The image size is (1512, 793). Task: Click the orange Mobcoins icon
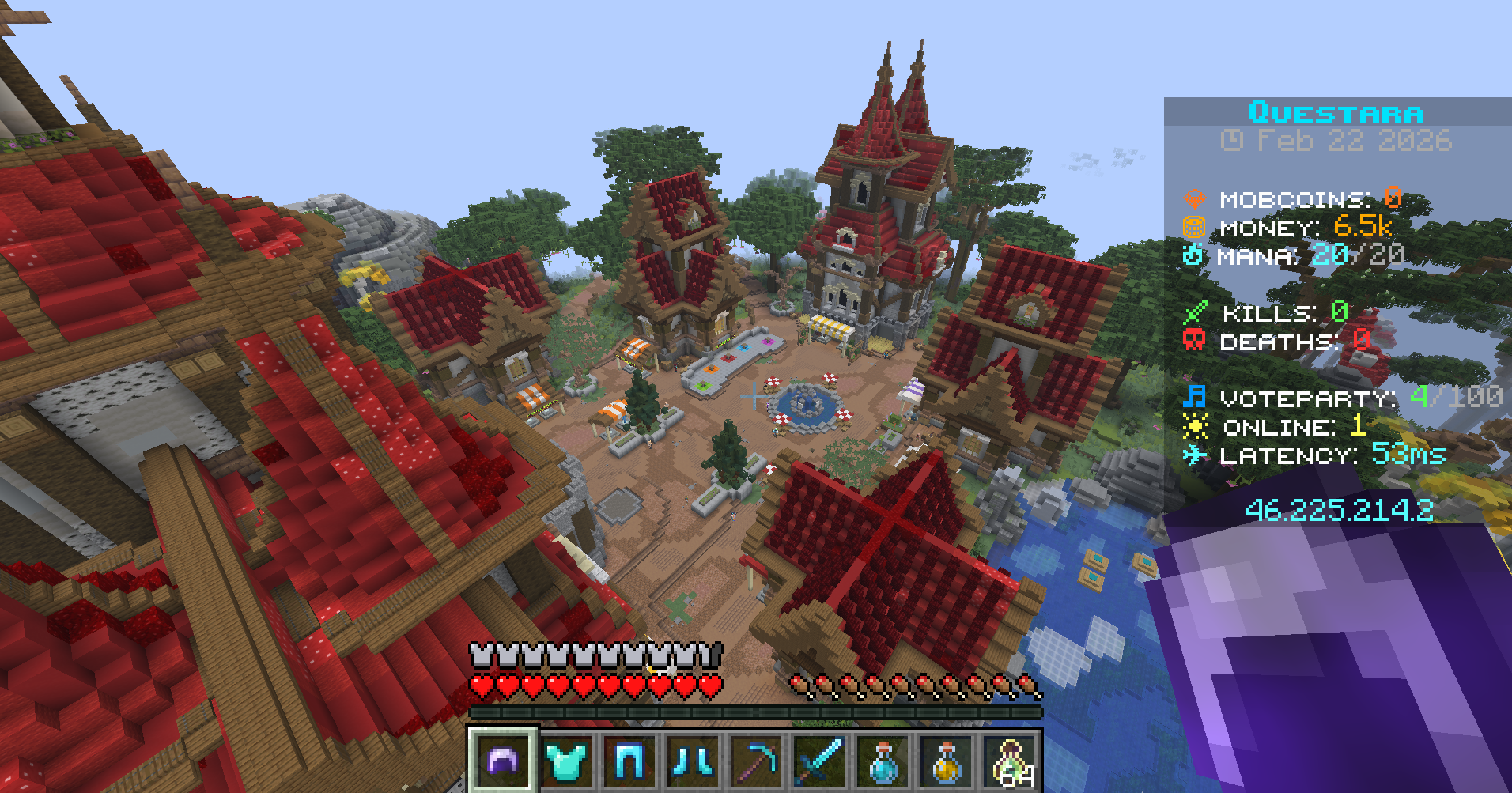(1196, 199)
